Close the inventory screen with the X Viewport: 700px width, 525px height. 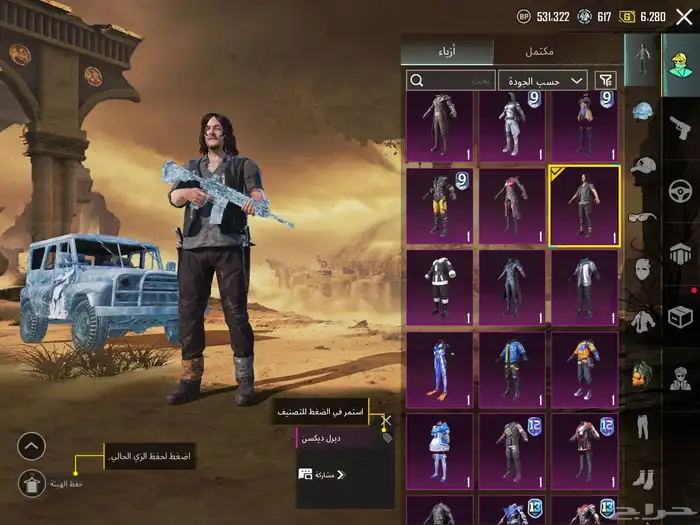point(682,17)
